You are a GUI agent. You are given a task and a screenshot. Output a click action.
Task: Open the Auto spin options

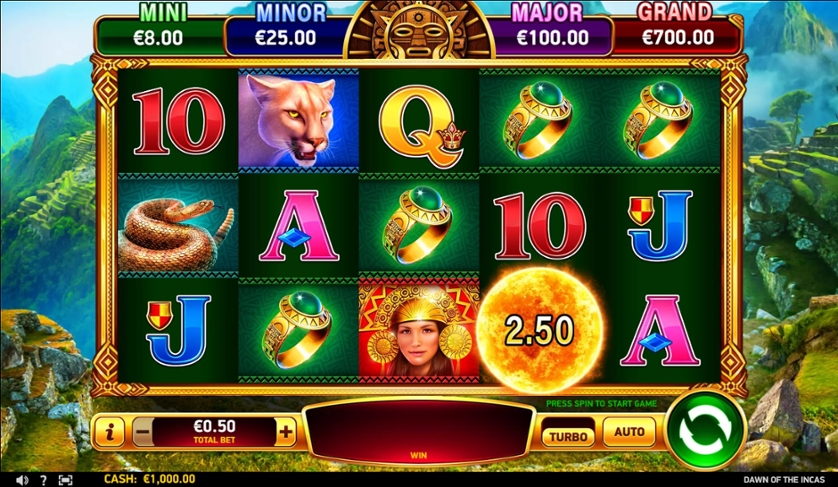click(x=629, y=432)
